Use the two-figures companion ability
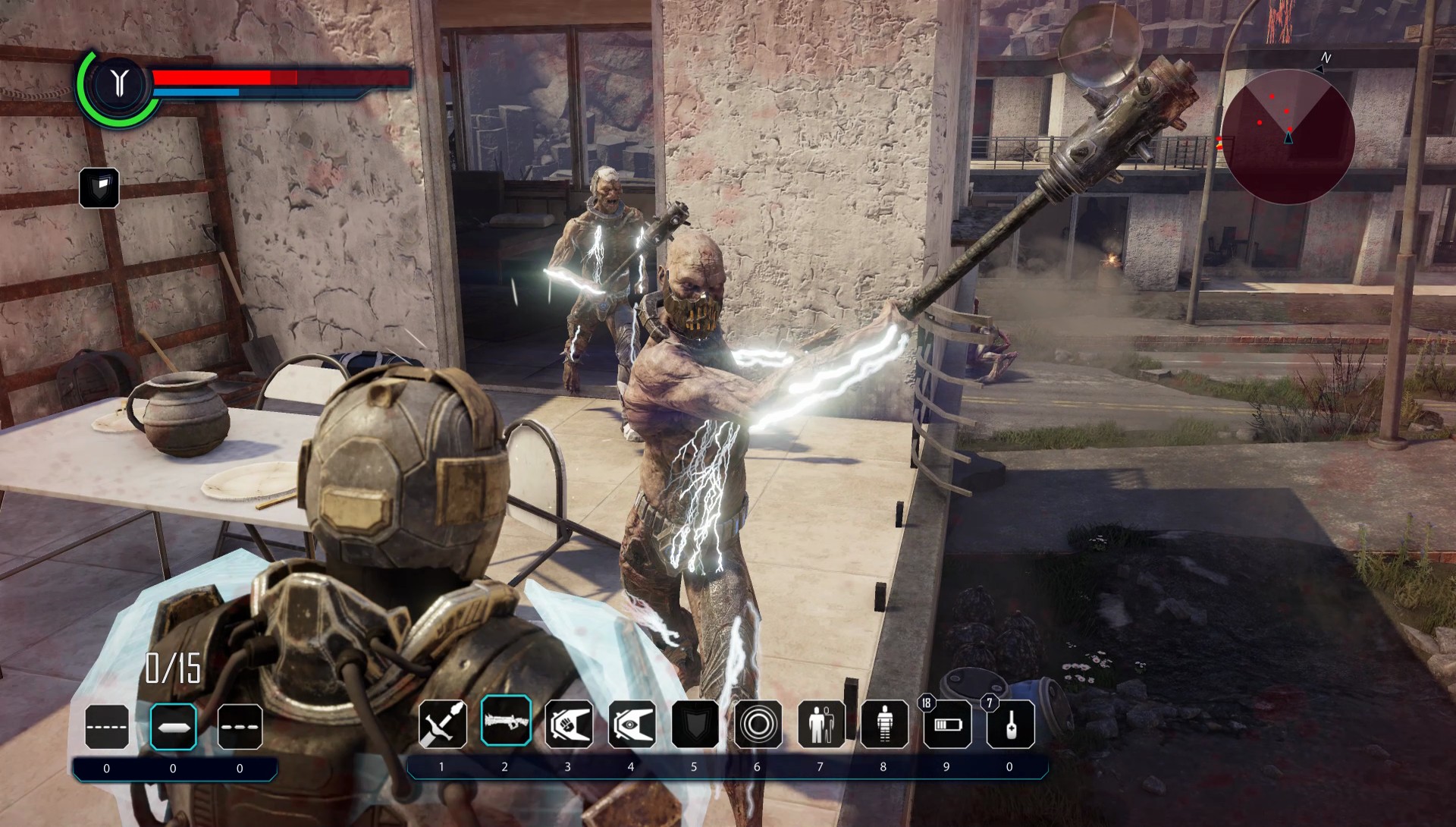The width and height of the screenshot is (1456, 827). 821,724
